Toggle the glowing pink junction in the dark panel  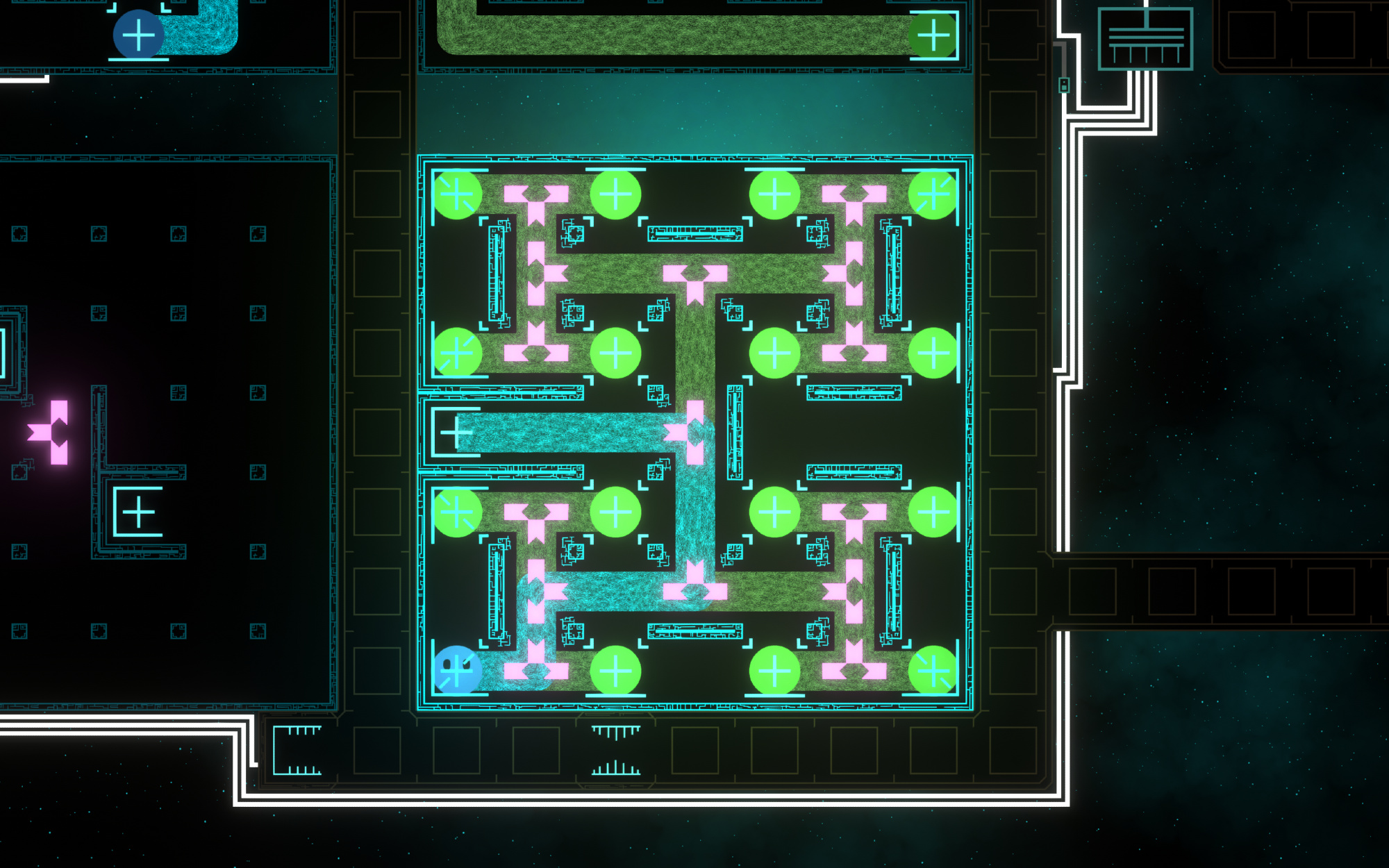pyautogui.click(x=53, y=432)
